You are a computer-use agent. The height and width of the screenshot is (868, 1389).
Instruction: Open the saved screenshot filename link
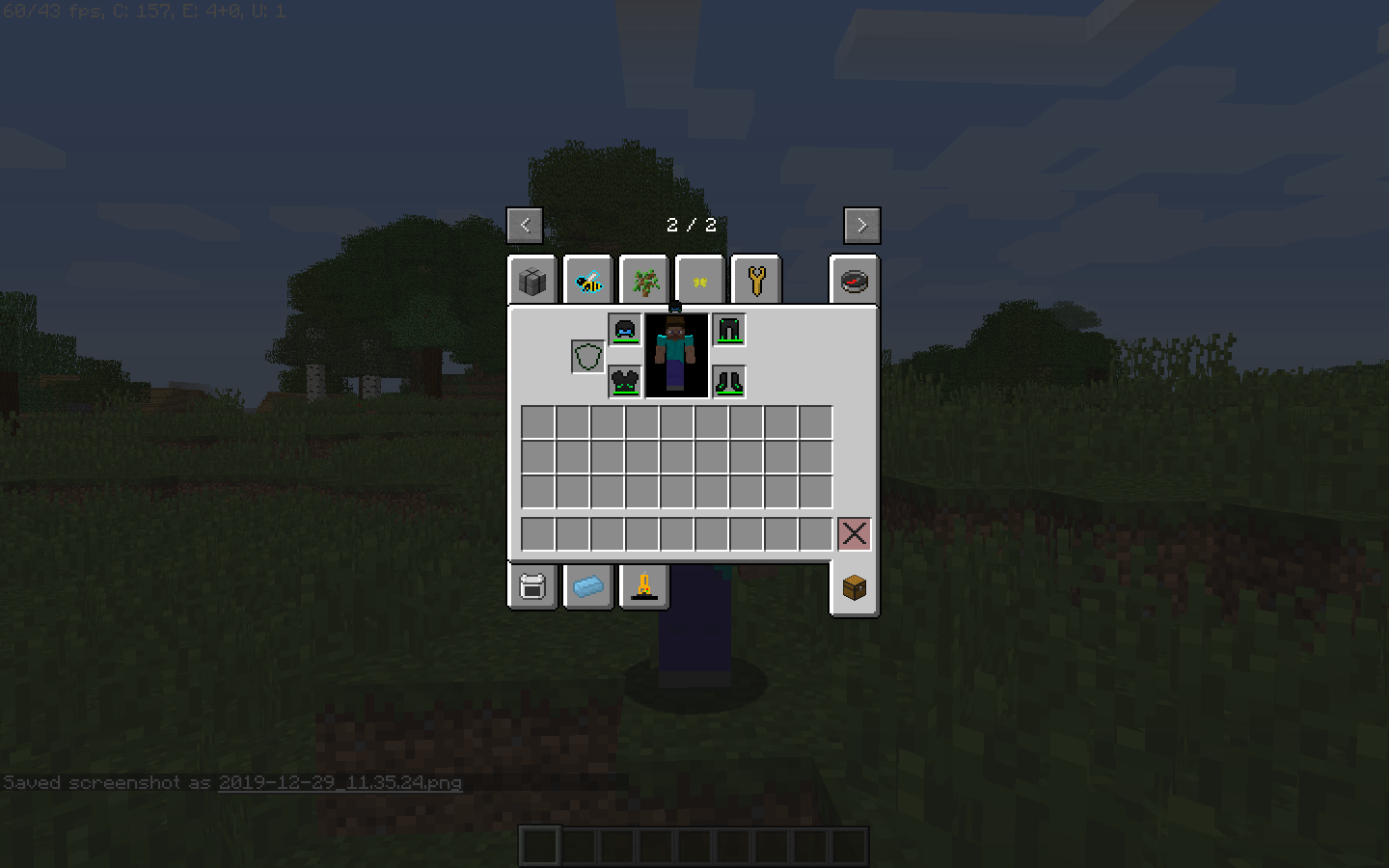pos(339,782)
